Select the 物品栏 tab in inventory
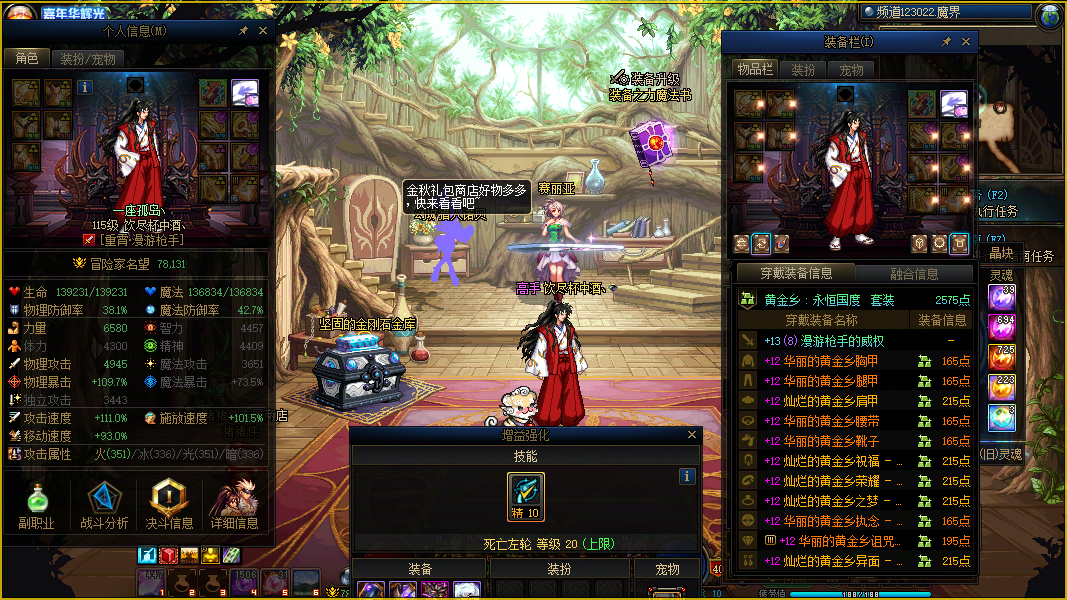The width and height of the screenshot is (1067, 600). point(755,70)
